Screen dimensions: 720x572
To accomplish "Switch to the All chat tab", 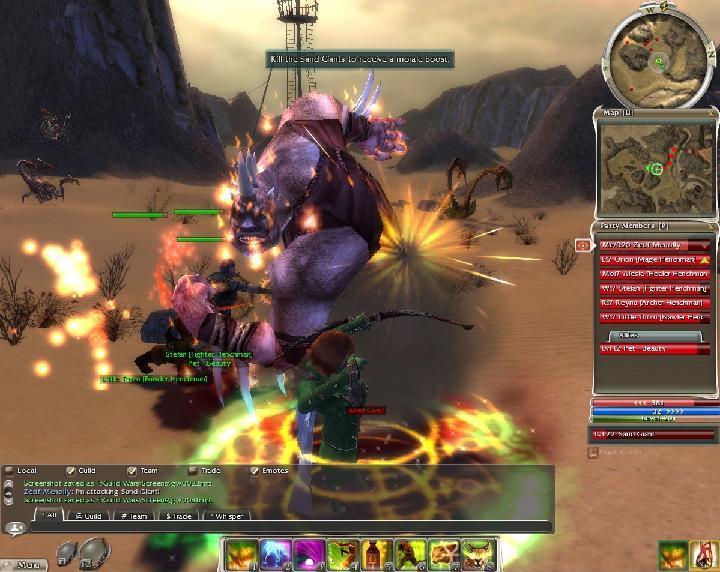I will (x=46, y=515).
